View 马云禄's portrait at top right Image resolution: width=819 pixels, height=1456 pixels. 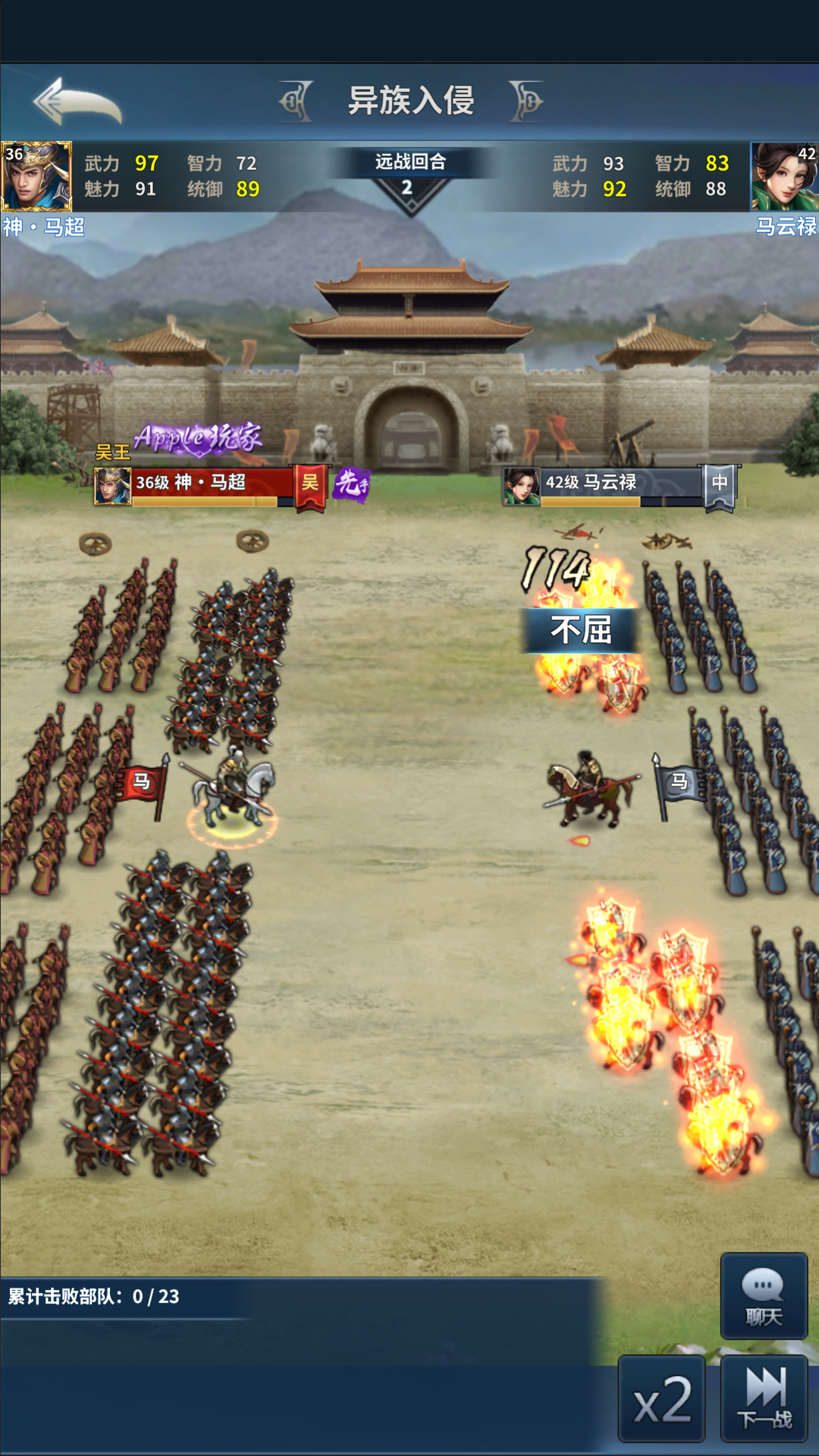point(784,176)
